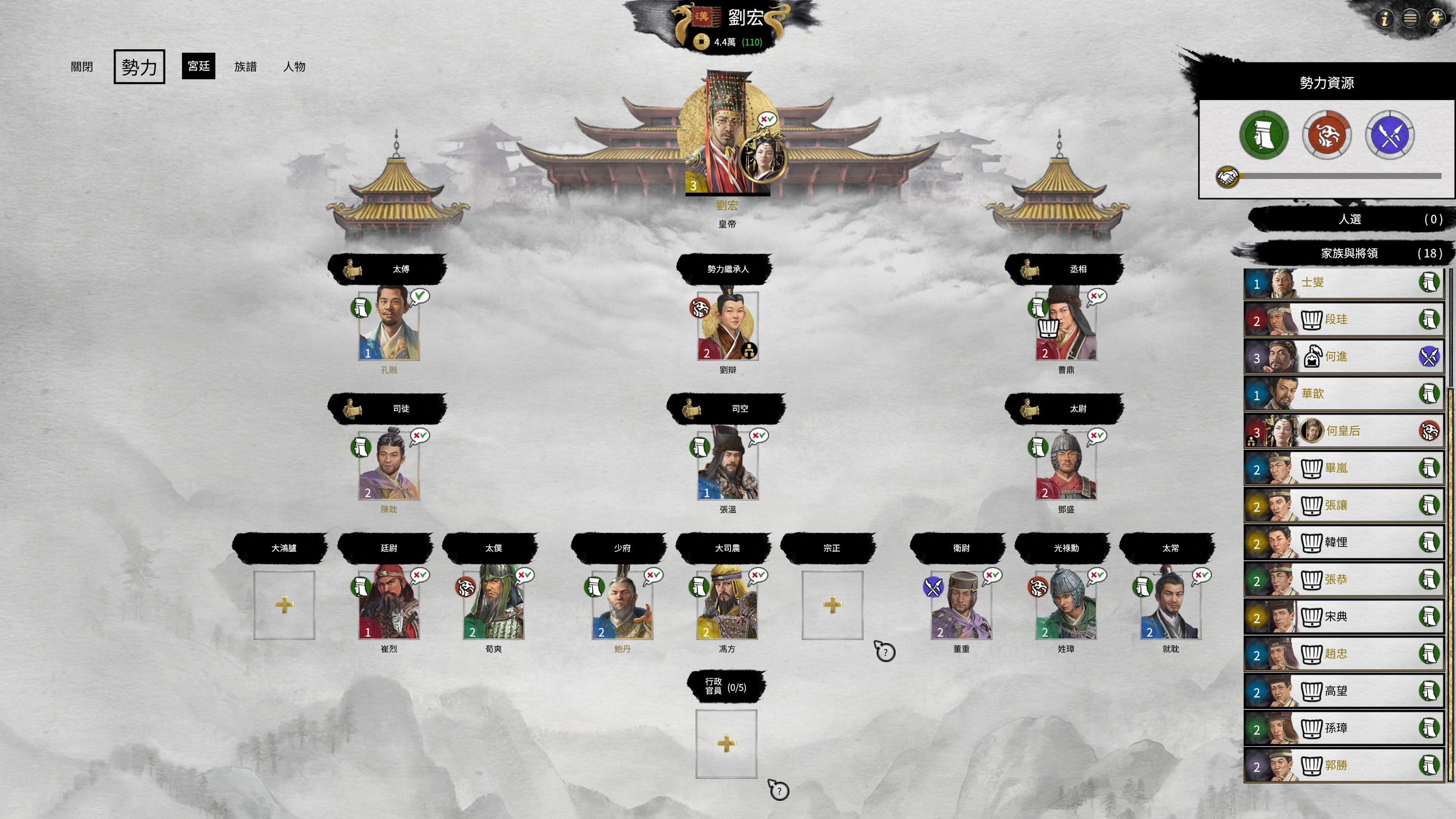
Task: Open the info button in the top-right corner
Action: [x=1384, y=19]
